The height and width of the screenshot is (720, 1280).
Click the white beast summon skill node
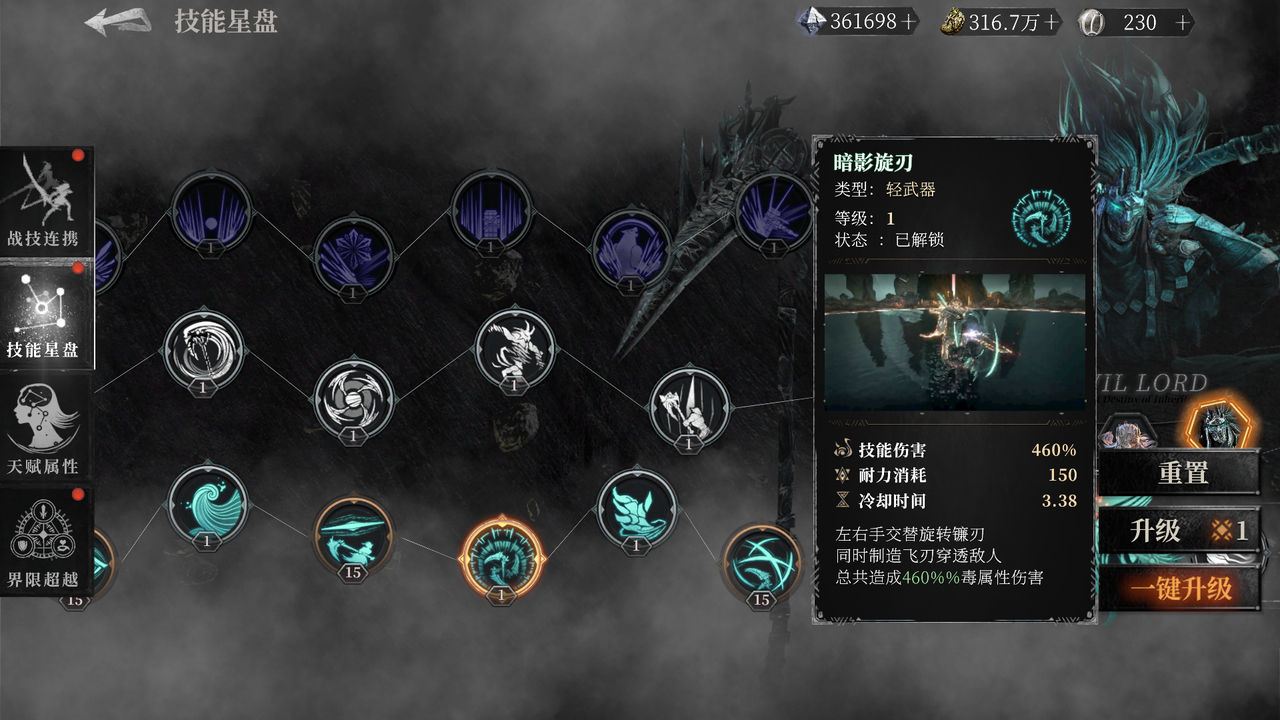pyautogui.click(x=513, y=348)
